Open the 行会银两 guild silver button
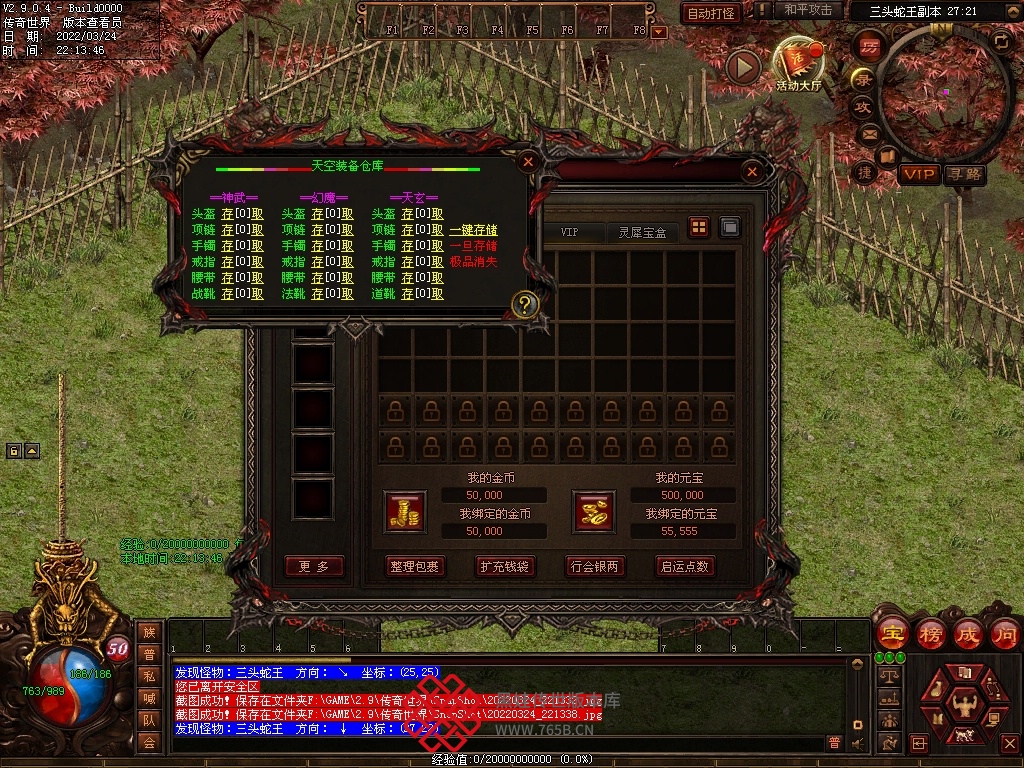The image size is (1024, 768). [594, 566]
